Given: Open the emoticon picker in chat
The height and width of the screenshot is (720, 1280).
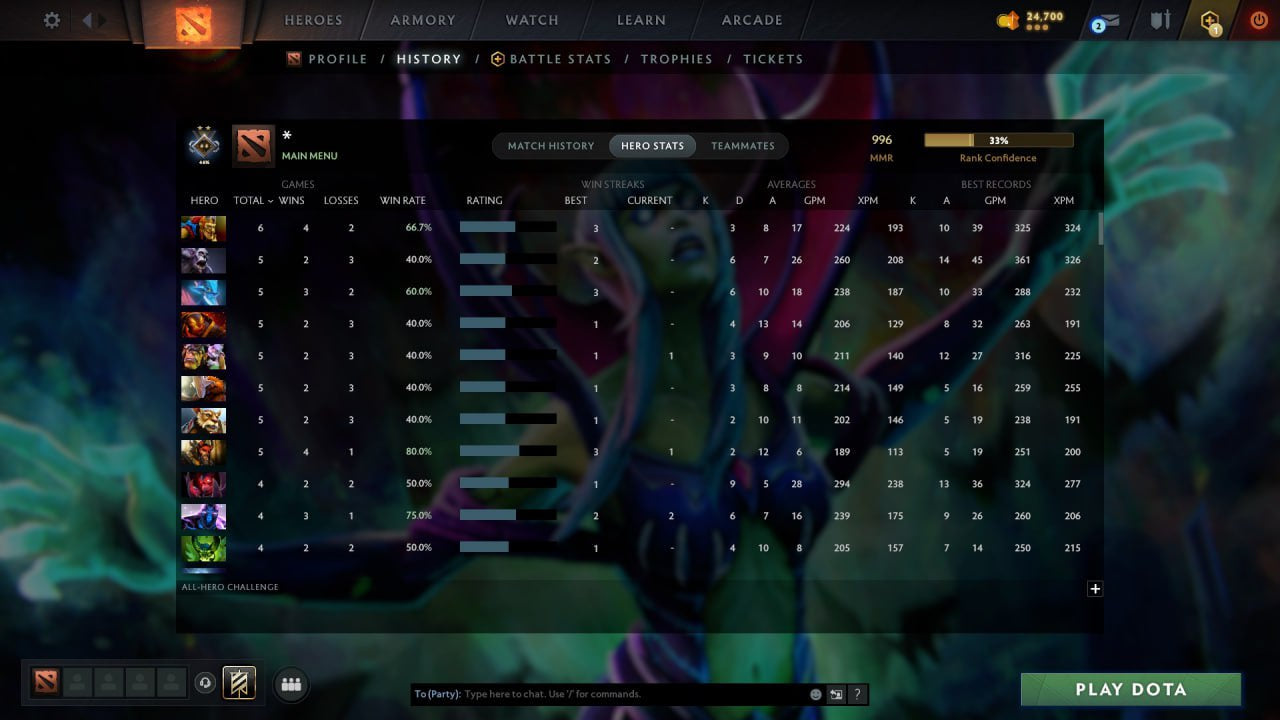Looking at the screenshot, I should 814,693.
